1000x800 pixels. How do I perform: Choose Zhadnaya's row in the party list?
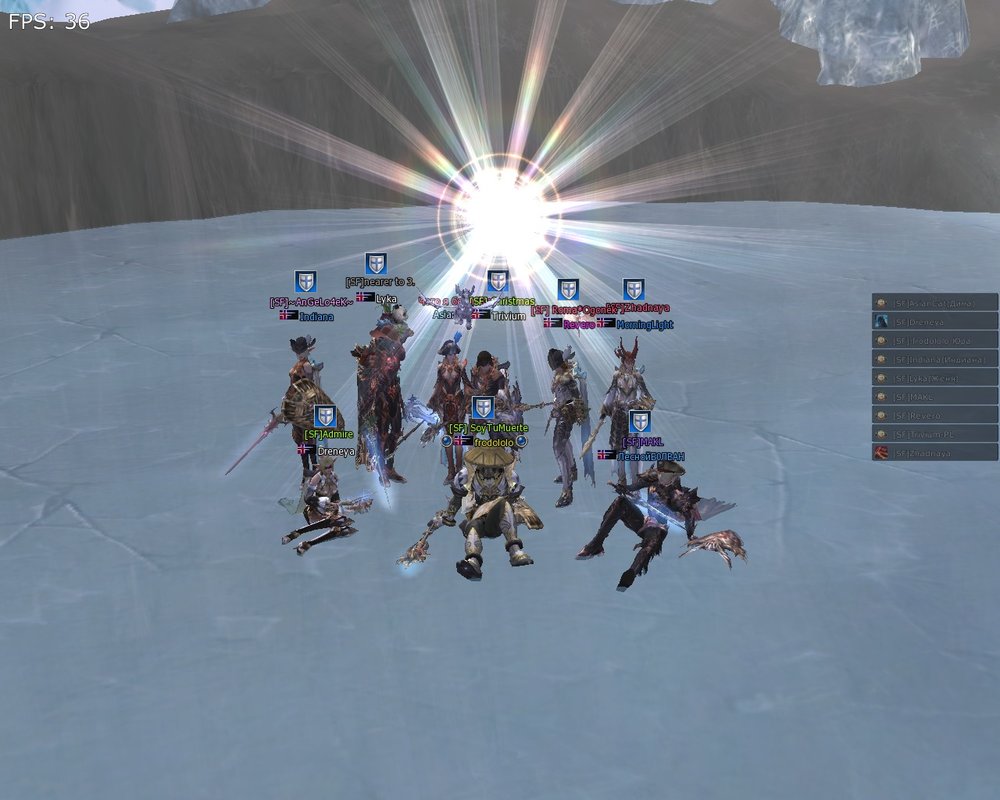point(935,453)
